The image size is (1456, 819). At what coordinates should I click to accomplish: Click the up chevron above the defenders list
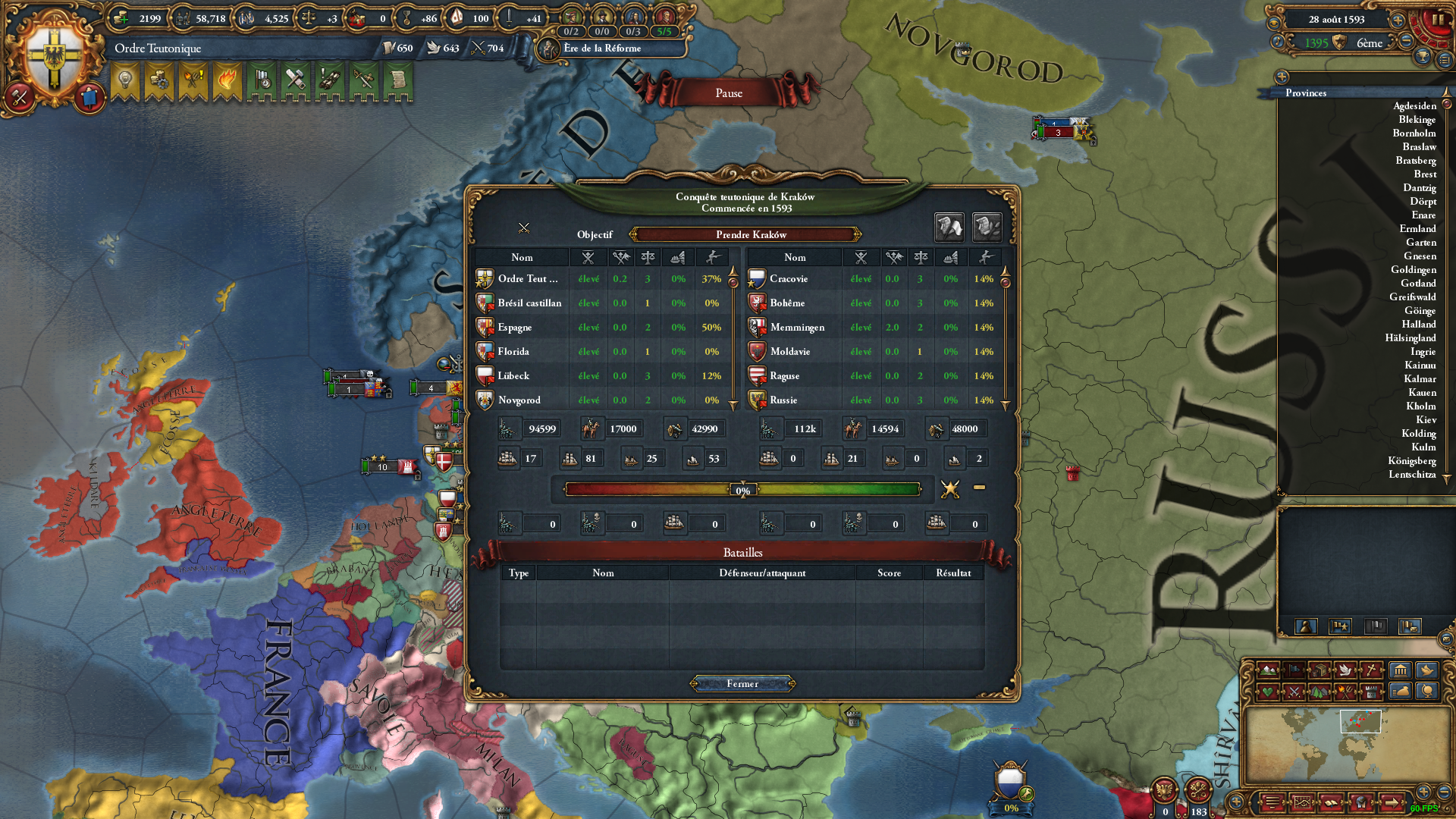tap(1006, 272)
